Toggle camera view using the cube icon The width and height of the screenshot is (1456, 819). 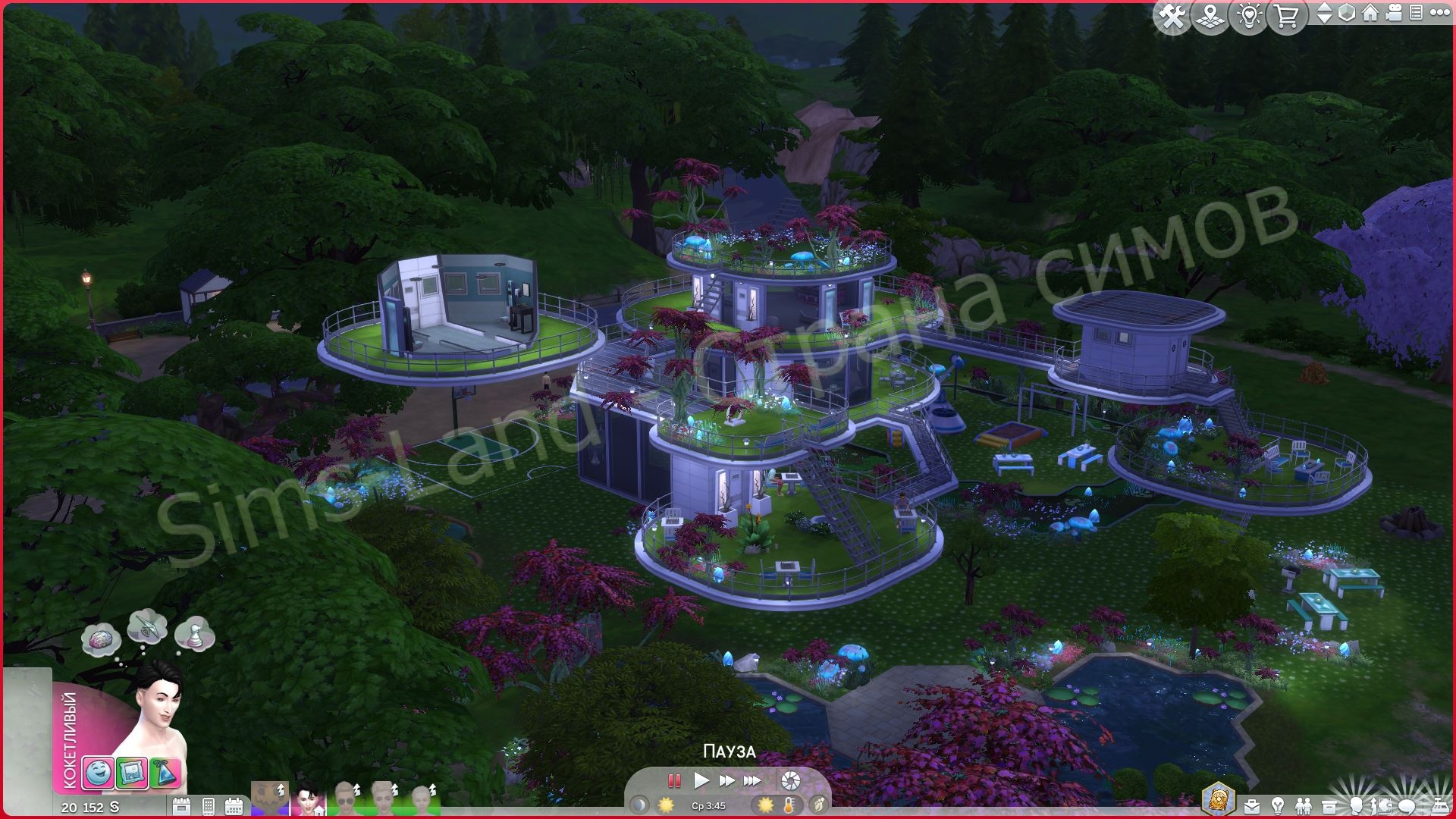(1347, 14)
